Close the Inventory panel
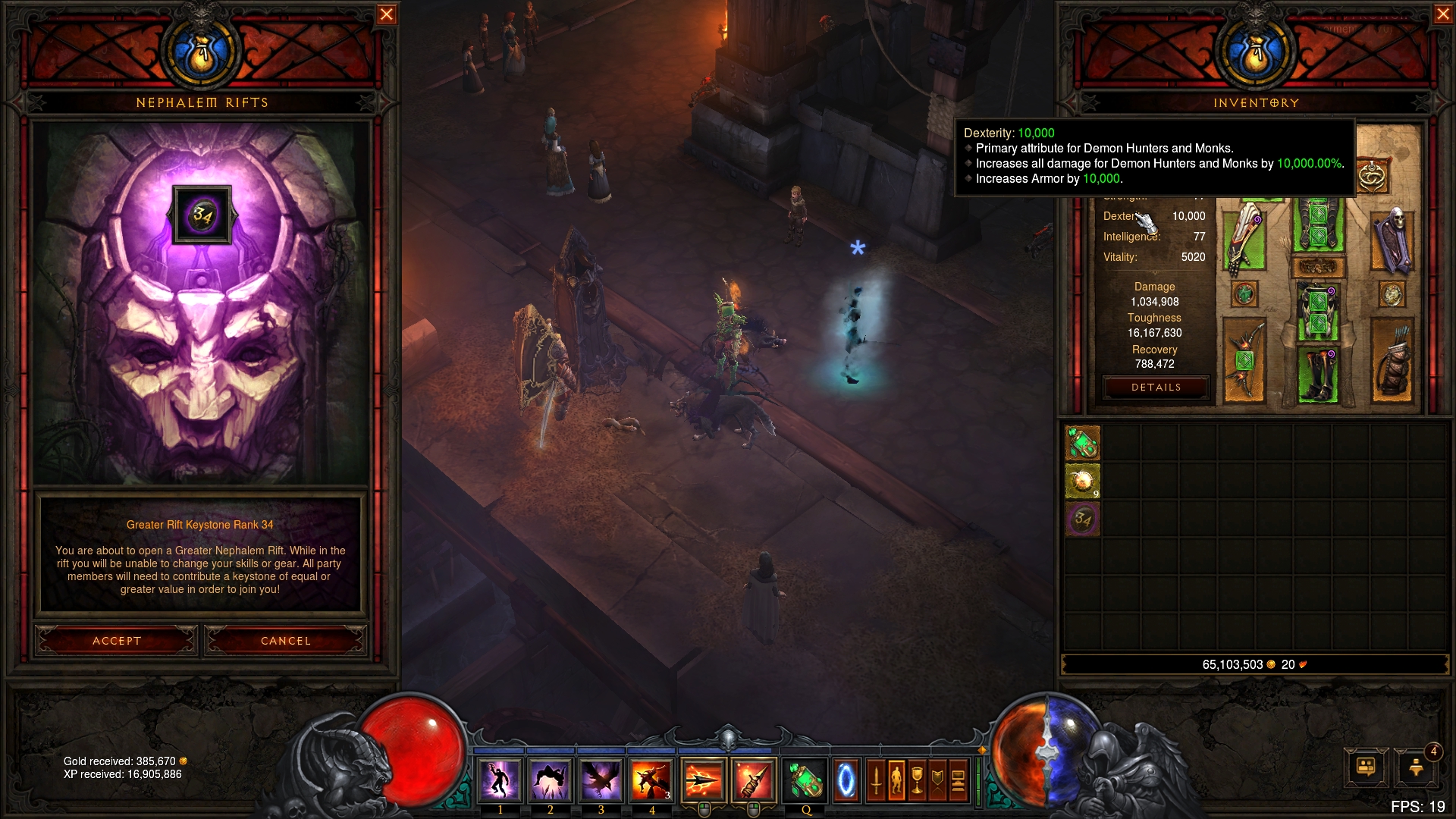 (x=1443, y=14)
